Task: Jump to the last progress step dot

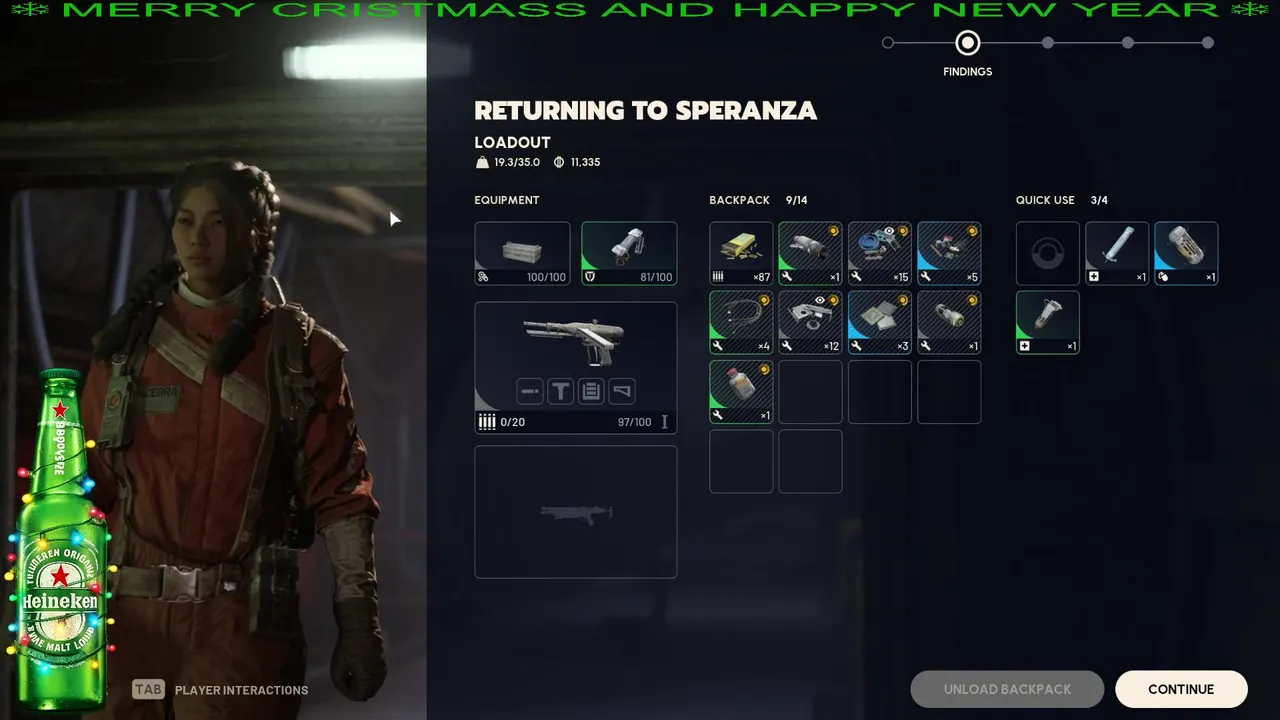Action: 1208,43
